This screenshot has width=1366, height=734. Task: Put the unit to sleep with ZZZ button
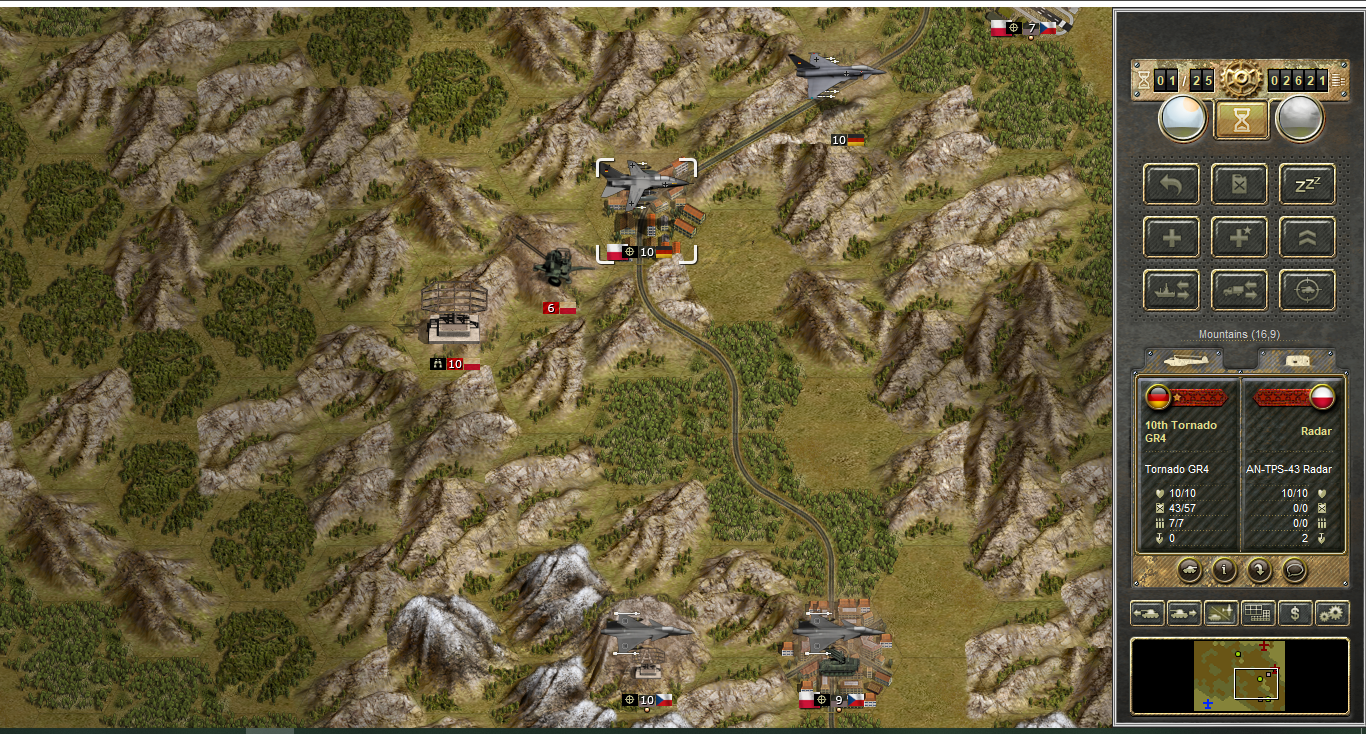tap(1307, 184)
